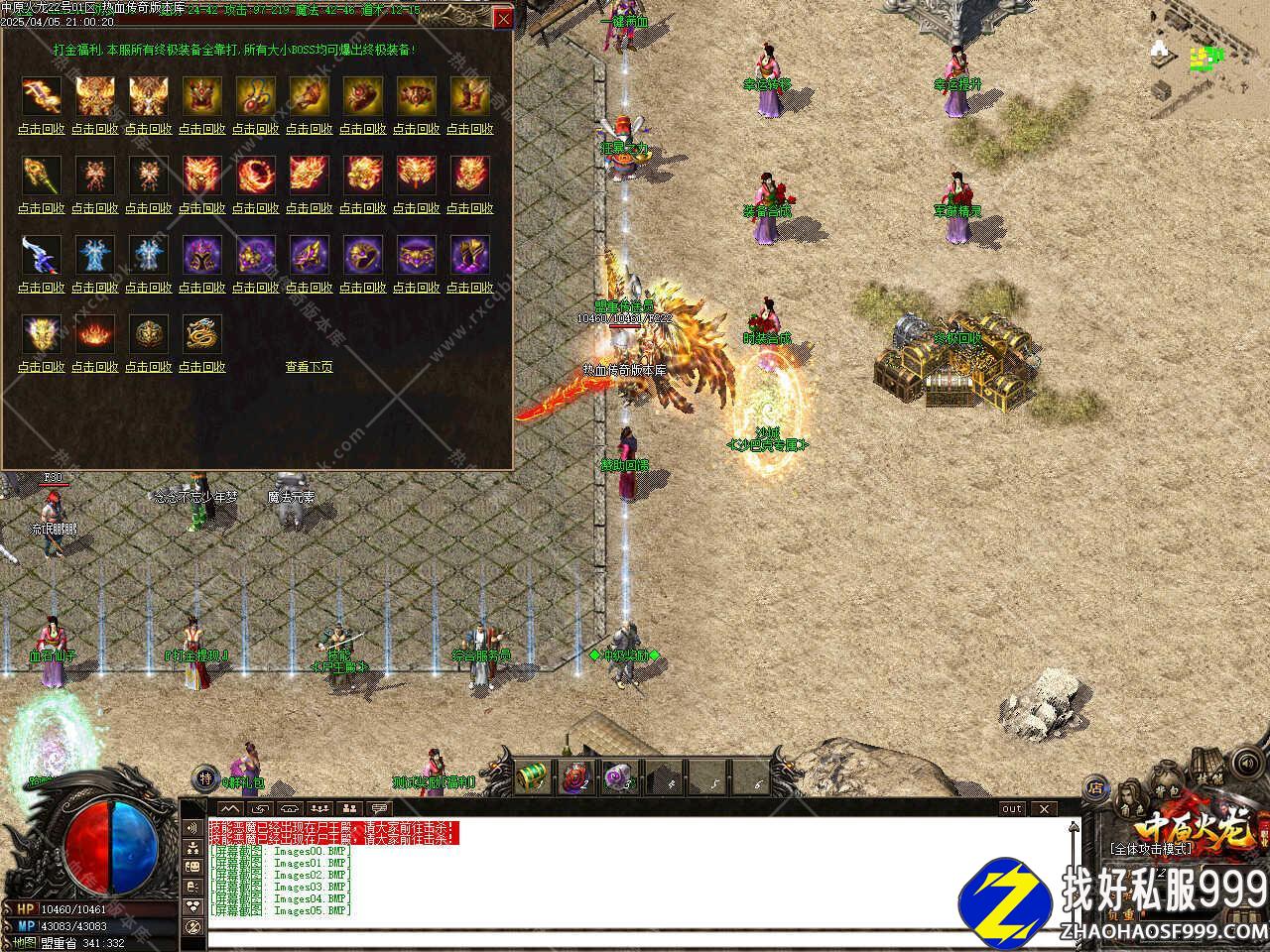Click the chat message input field
Viewport: 1270px width, 952px height.
click(x=635, y=938)
